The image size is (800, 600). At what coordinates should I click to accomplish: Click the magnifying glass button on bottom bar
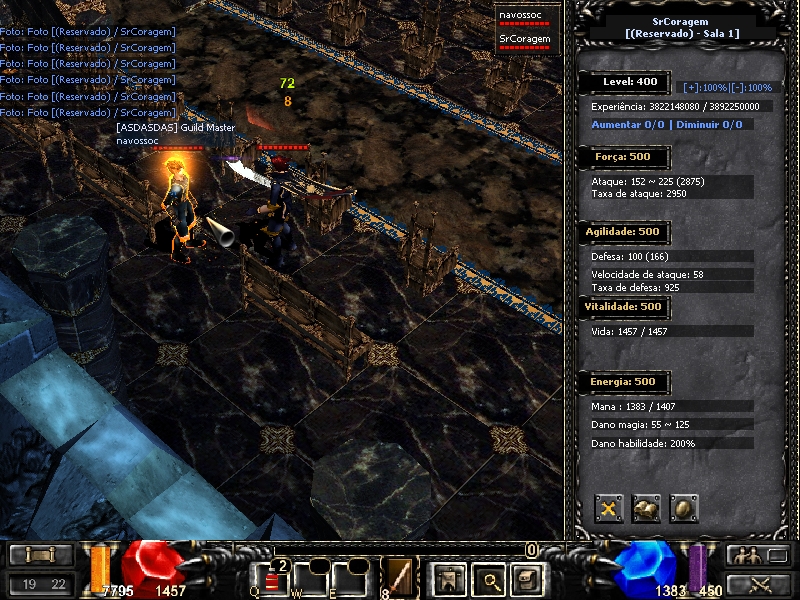(487, 579)
